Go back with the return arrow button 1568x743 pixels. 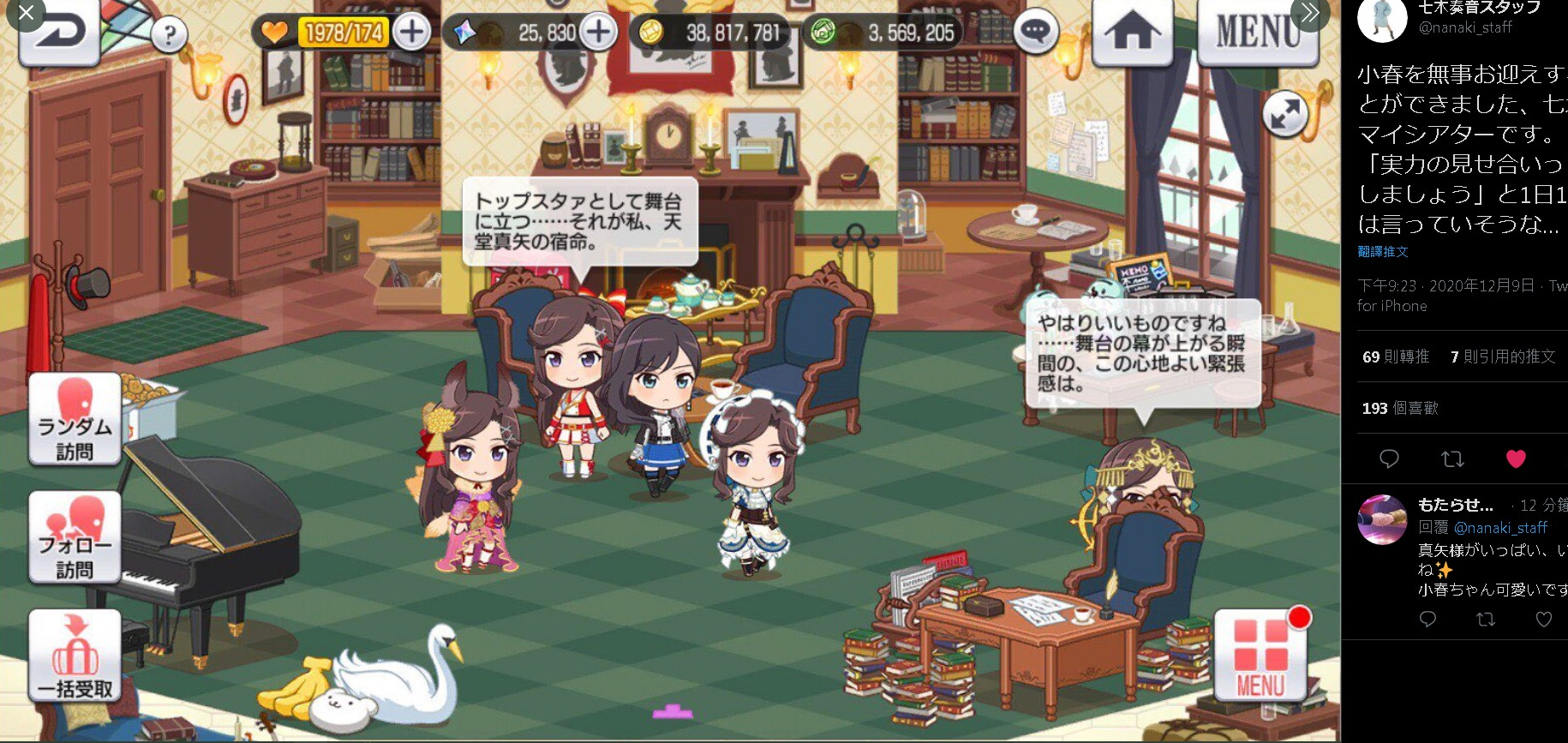pos(60,34)
